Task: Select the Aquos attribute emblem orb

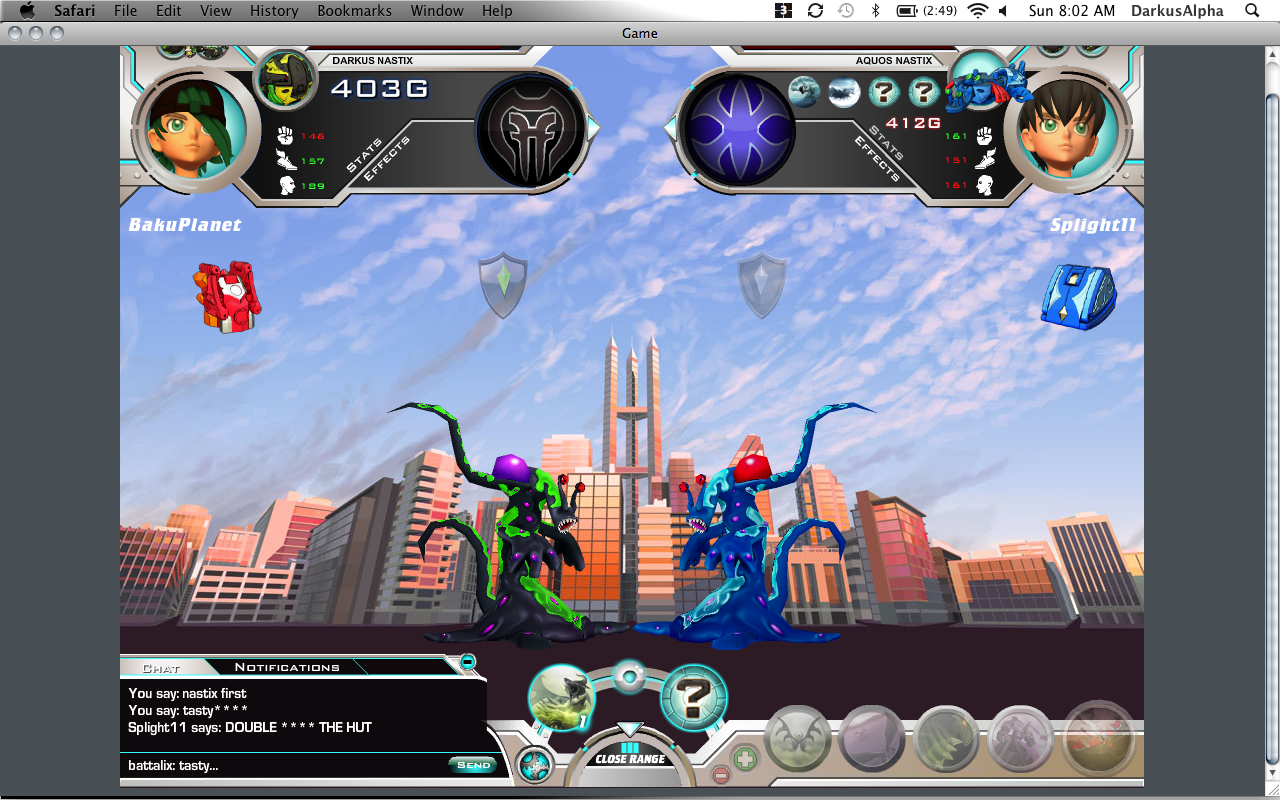Action: point(736,130)
